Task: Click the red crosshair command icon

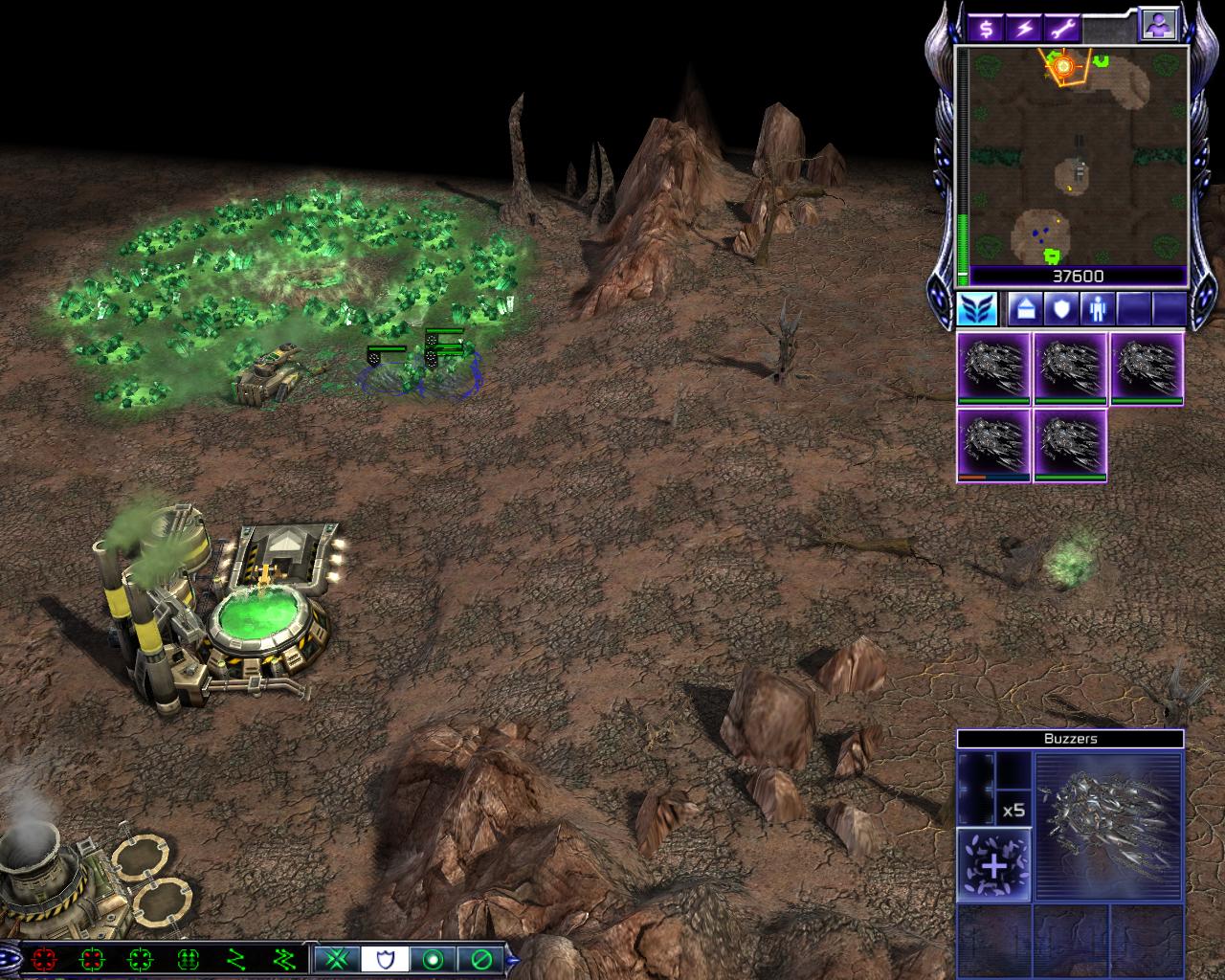Action: pos(43,958)
